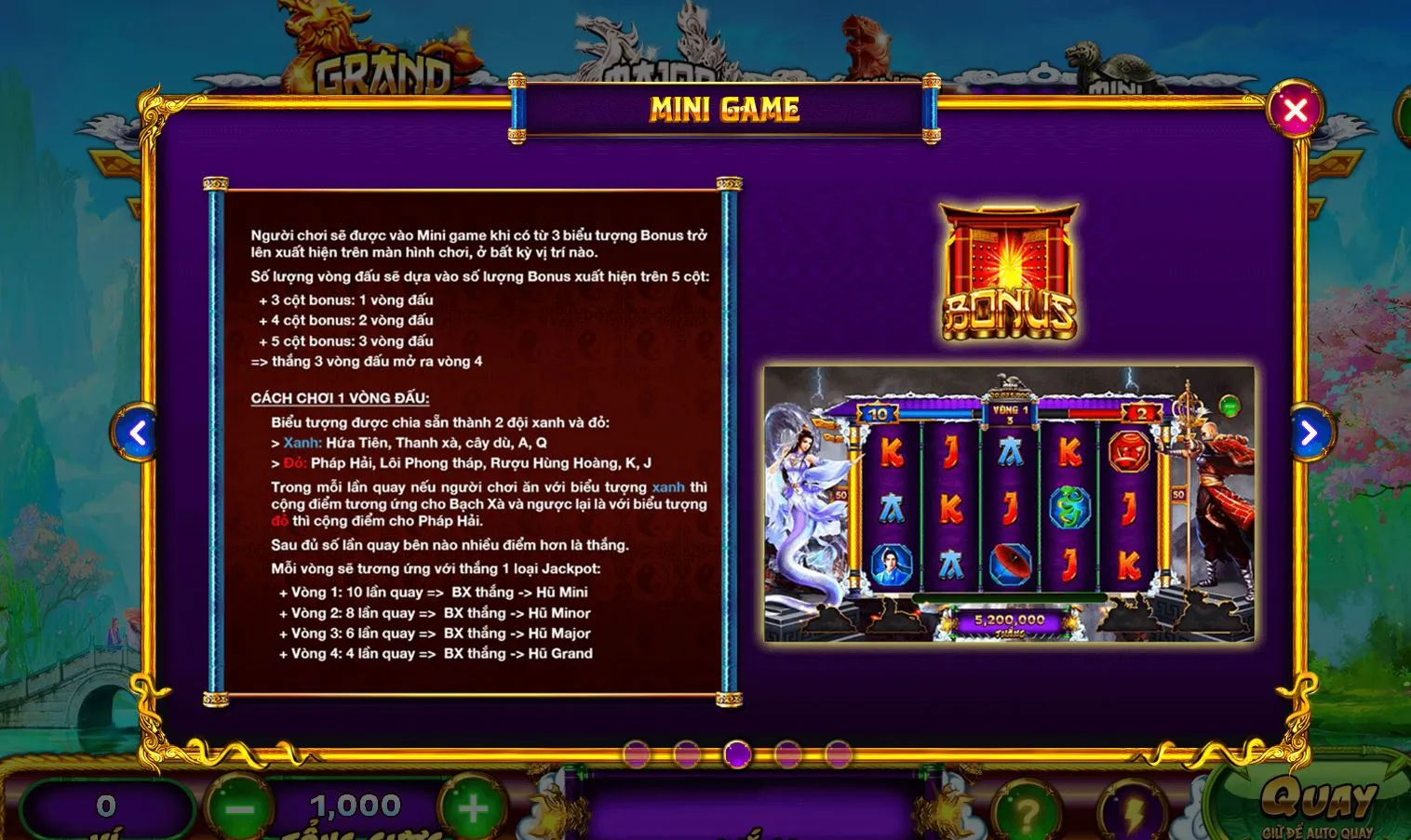The image size is (1411, 840).
Task: Go to the previous help page
Action: click(138, 433)
